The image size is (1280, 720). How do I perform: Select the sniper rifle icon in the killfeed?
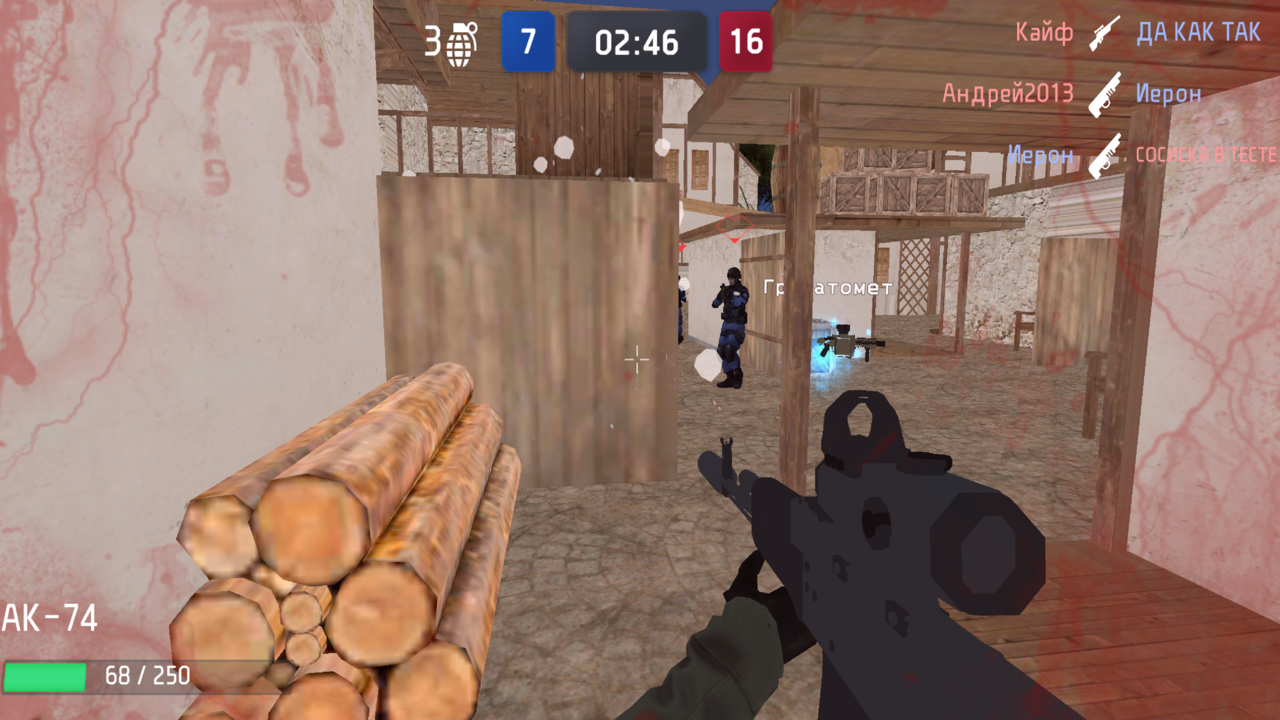(x=1101, y=31)
